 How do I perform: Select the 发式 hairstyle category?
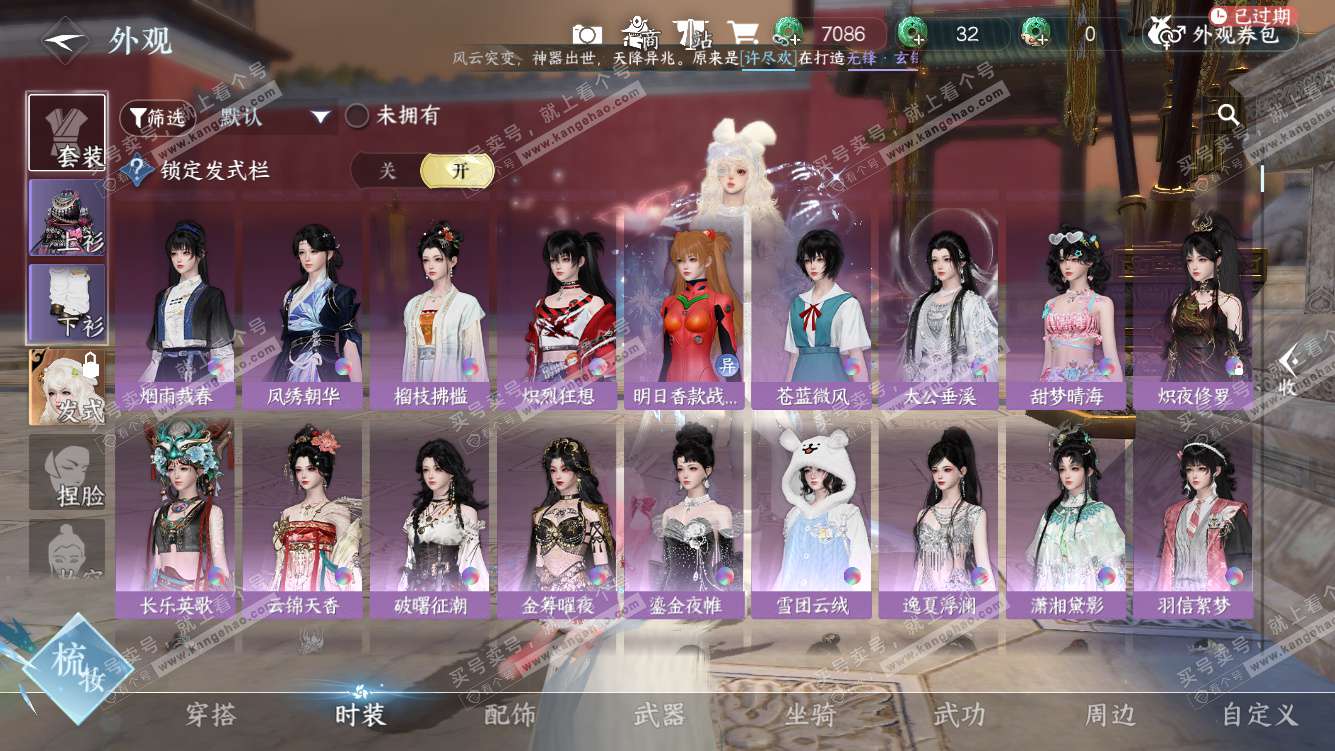67,387
